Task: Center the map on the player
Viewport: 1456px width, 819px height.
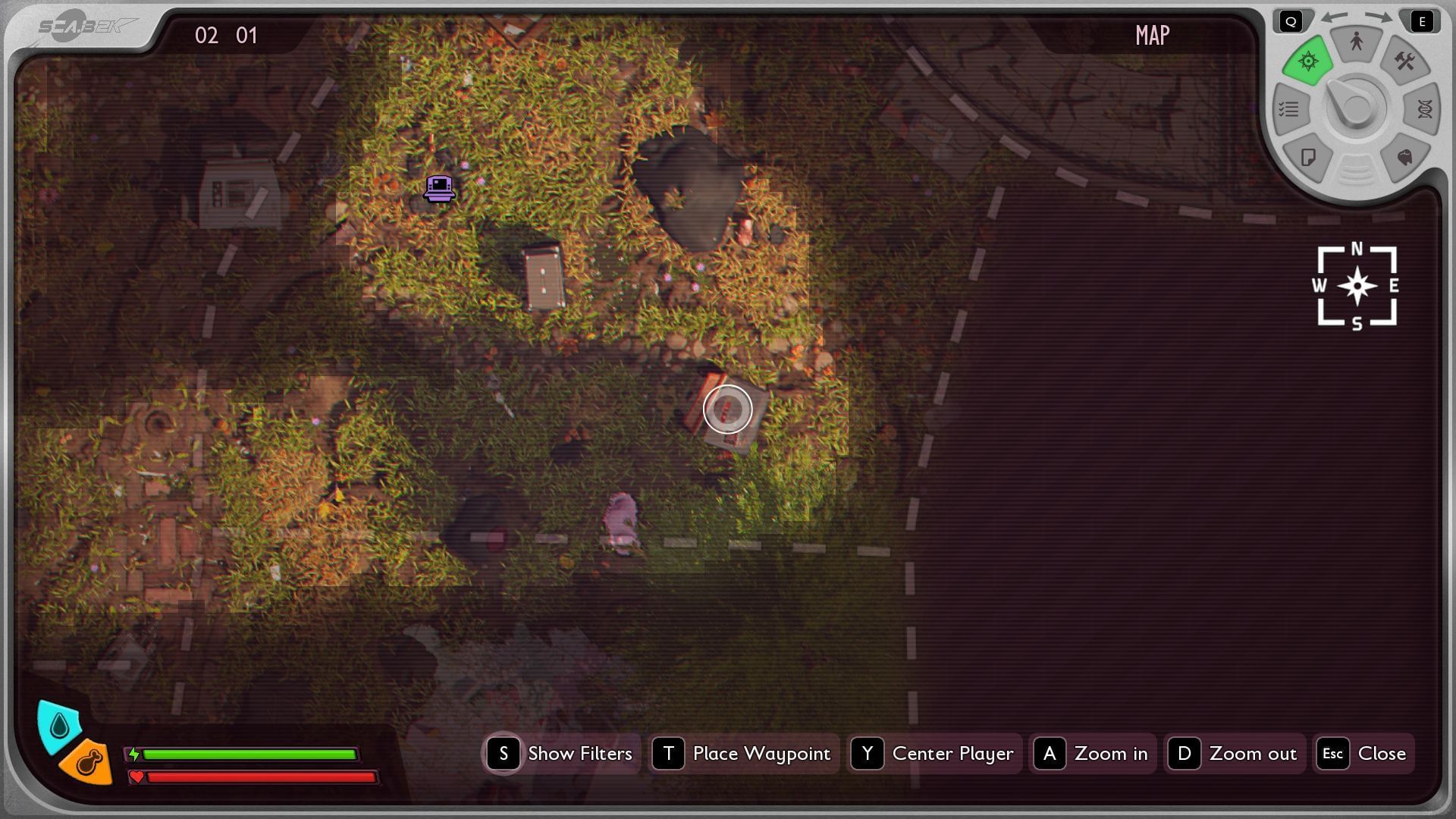Action: tap(934, 753)
